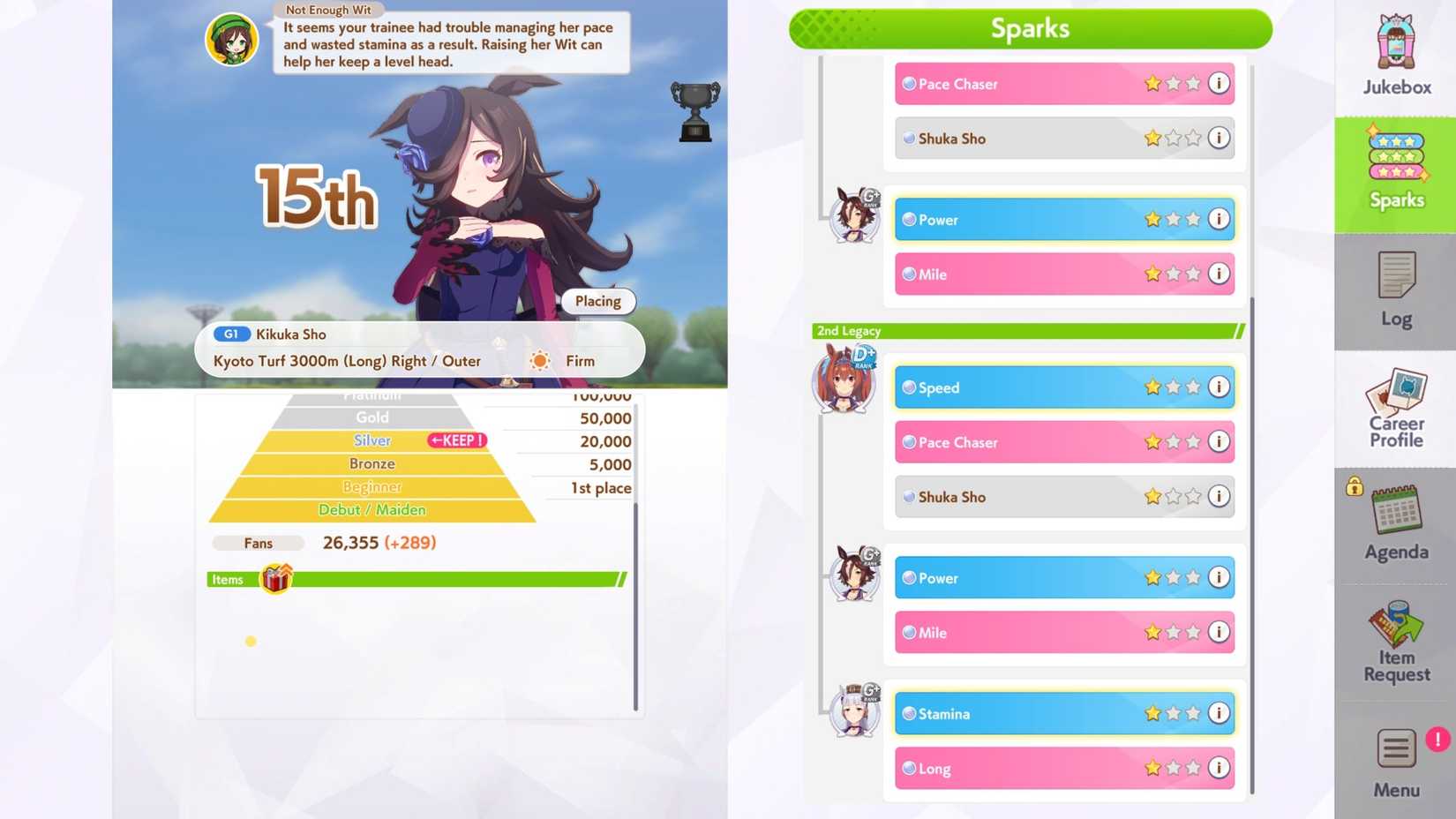Open info for the Stamina spark
This screenshot has width=1456, height=819.
click(1219, 713)
